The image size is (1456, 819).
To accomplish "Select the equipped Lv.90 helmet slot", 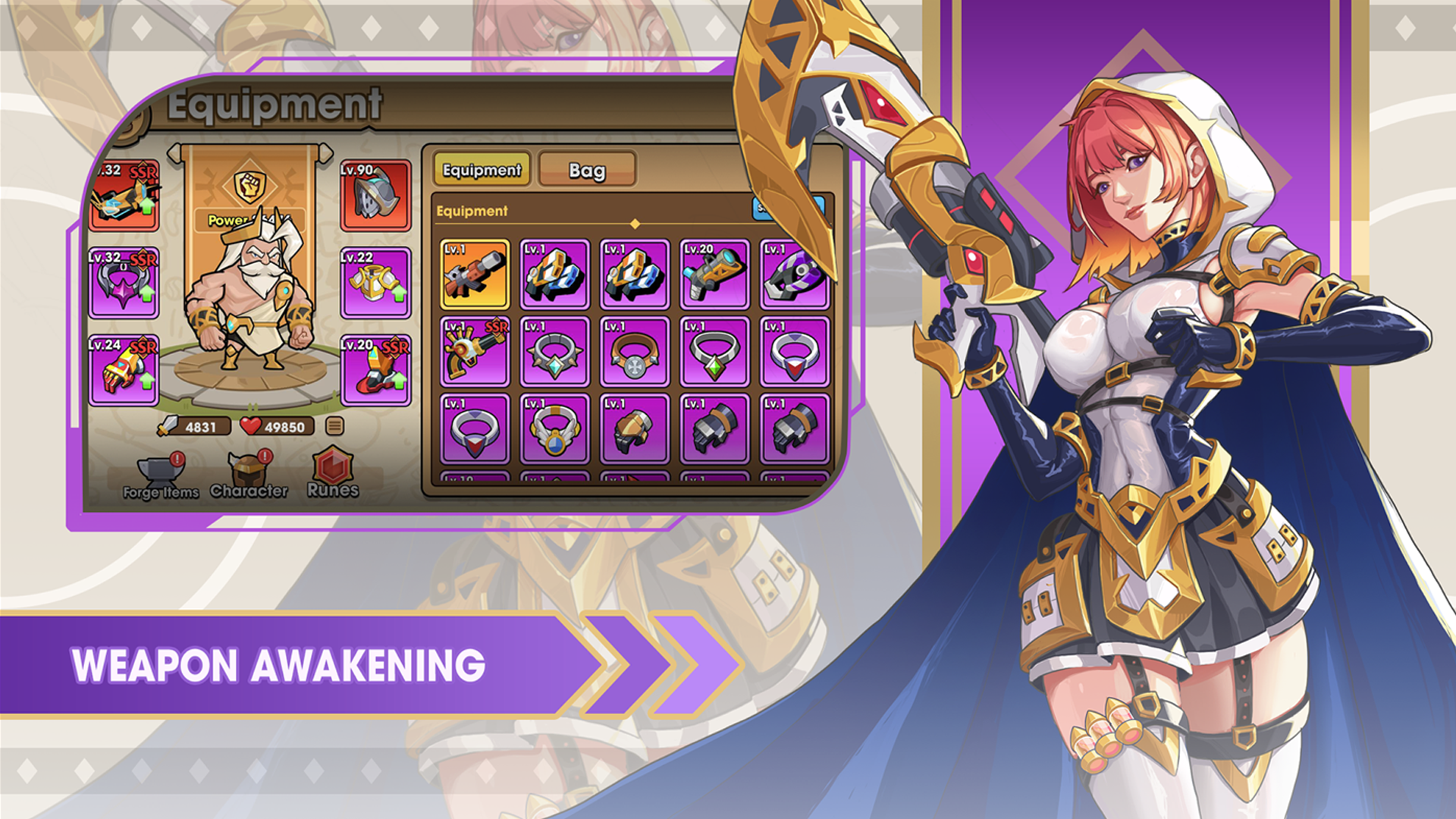I will pos(376,196).
